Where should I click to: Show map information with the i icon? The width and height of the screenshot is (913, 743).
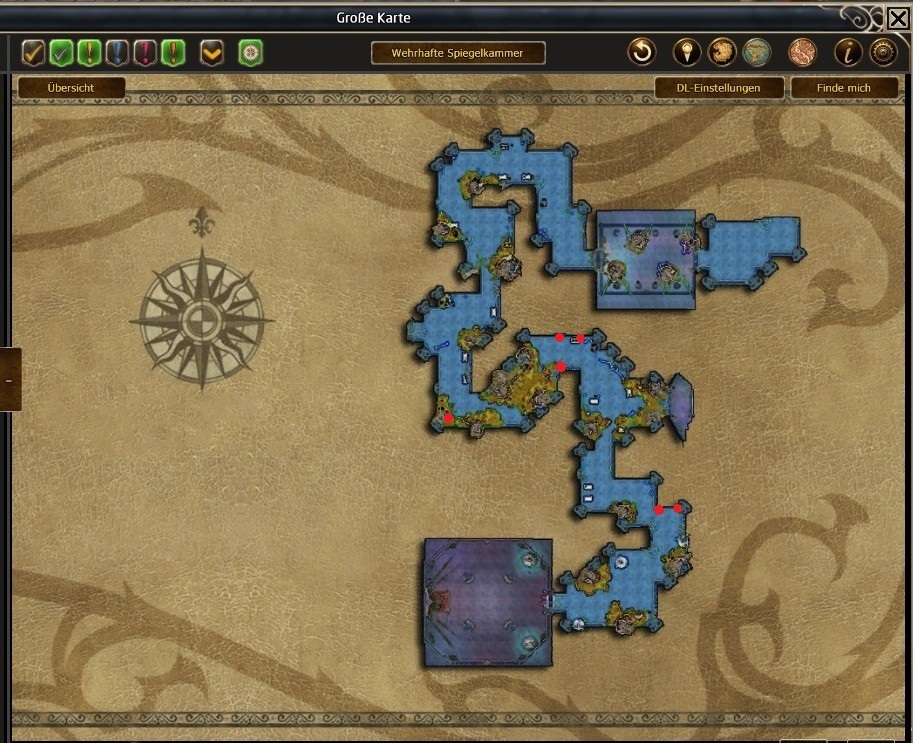coord(849,52)
